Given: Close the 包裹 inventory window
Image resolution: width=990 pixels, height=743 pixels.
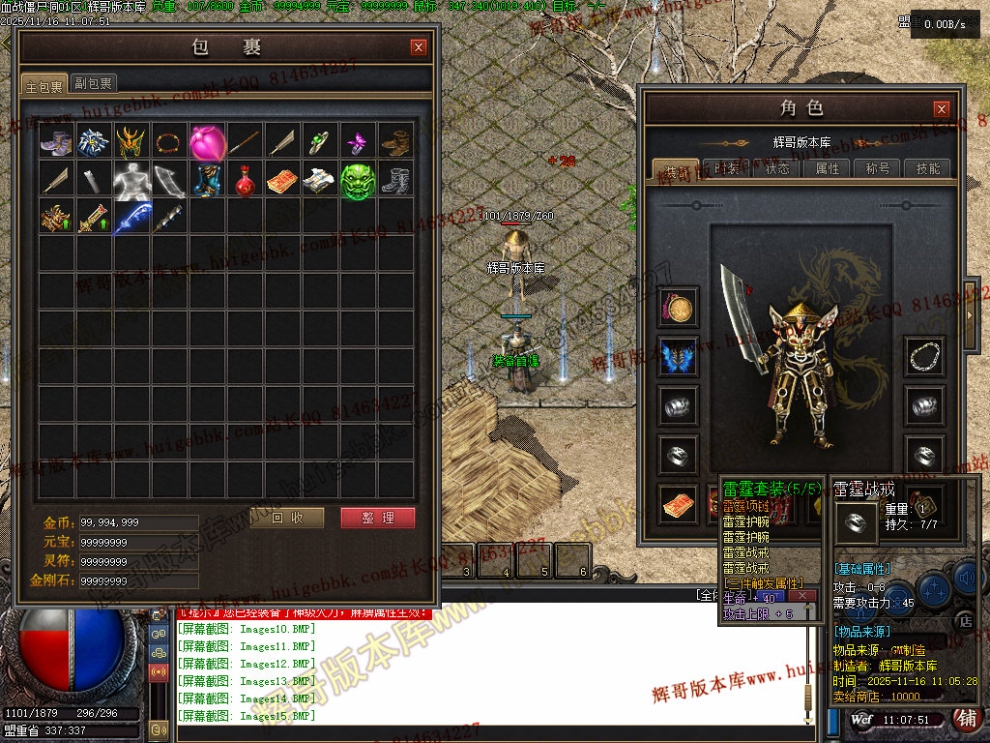Looking at the screenshot, I should [x=418, y=47].
